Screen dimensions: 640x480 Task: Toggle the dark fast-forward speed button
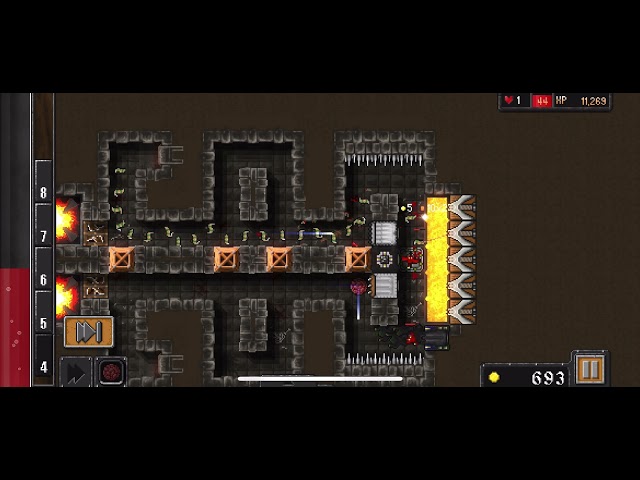tap(75, 372)
